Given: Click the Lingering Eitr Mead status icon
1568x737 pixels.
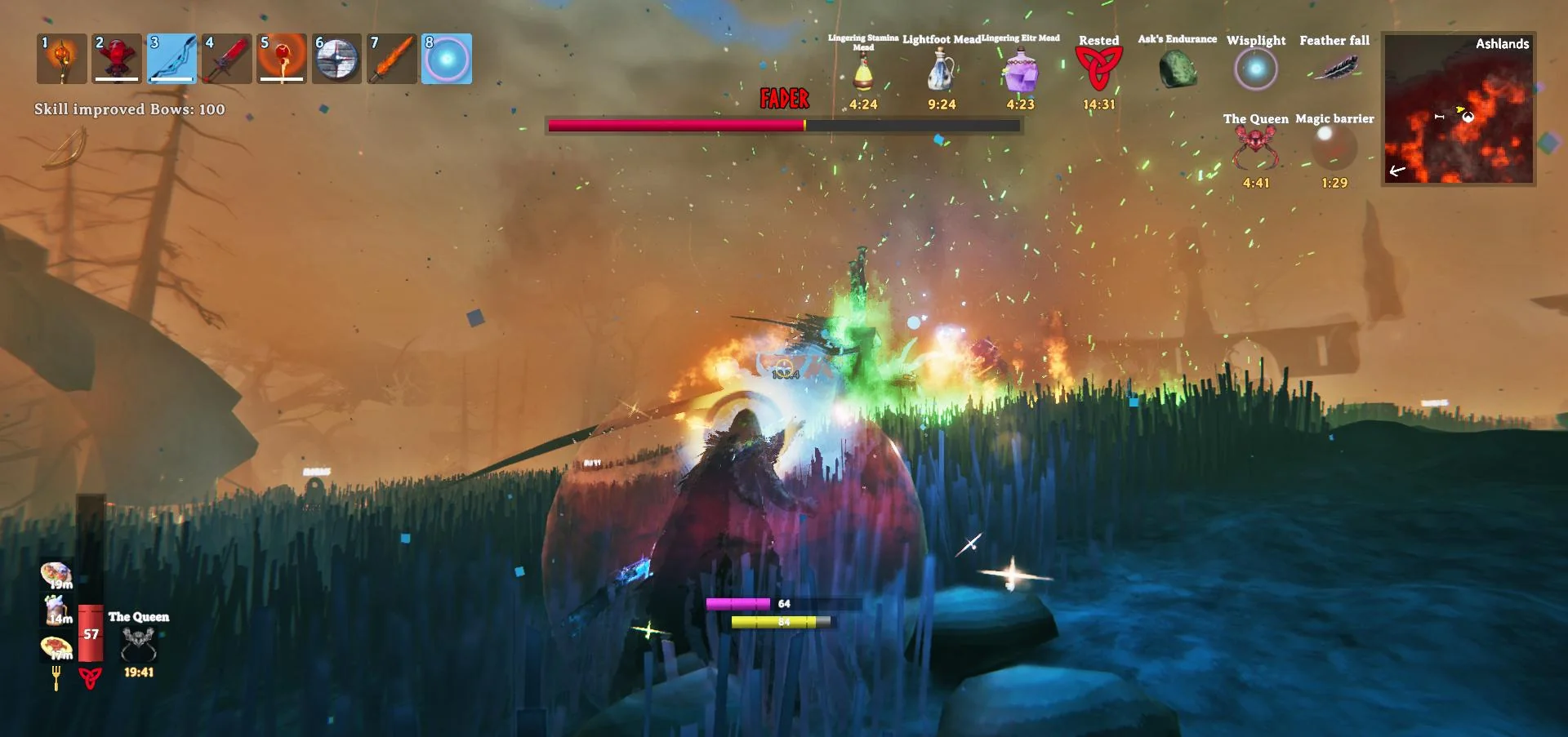Looking at the screenshot, I should click(1020, 71).
